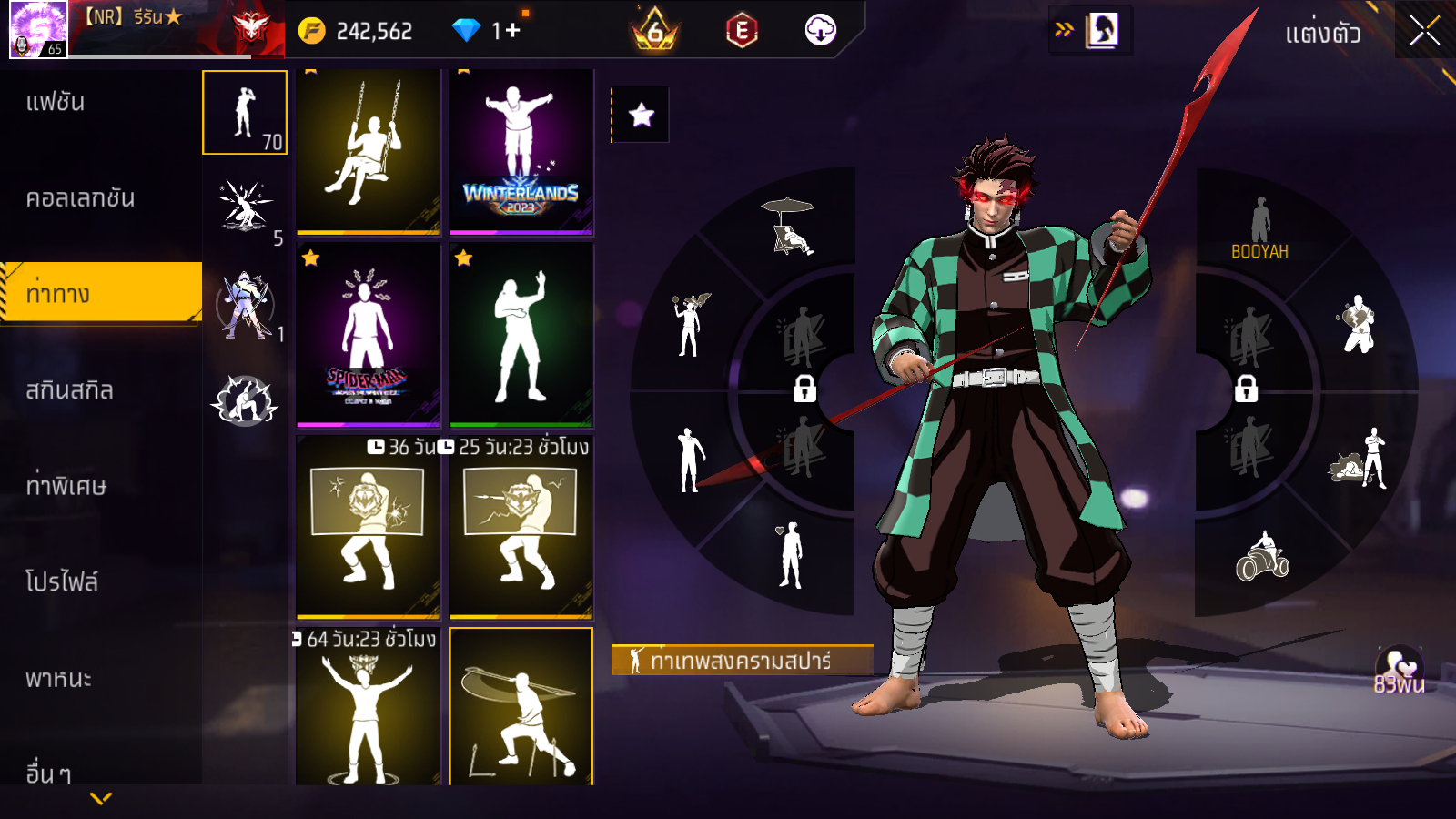Choose the motorcycle emote wheel slot

pos(1262,557)
